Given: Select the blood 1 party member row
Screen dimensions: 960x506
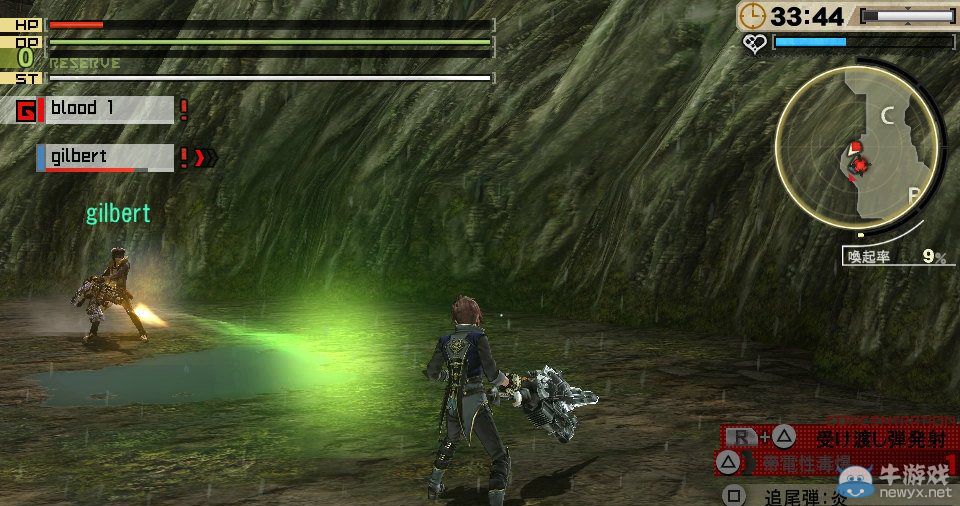Looking at the screenshot, I should 106,109.
